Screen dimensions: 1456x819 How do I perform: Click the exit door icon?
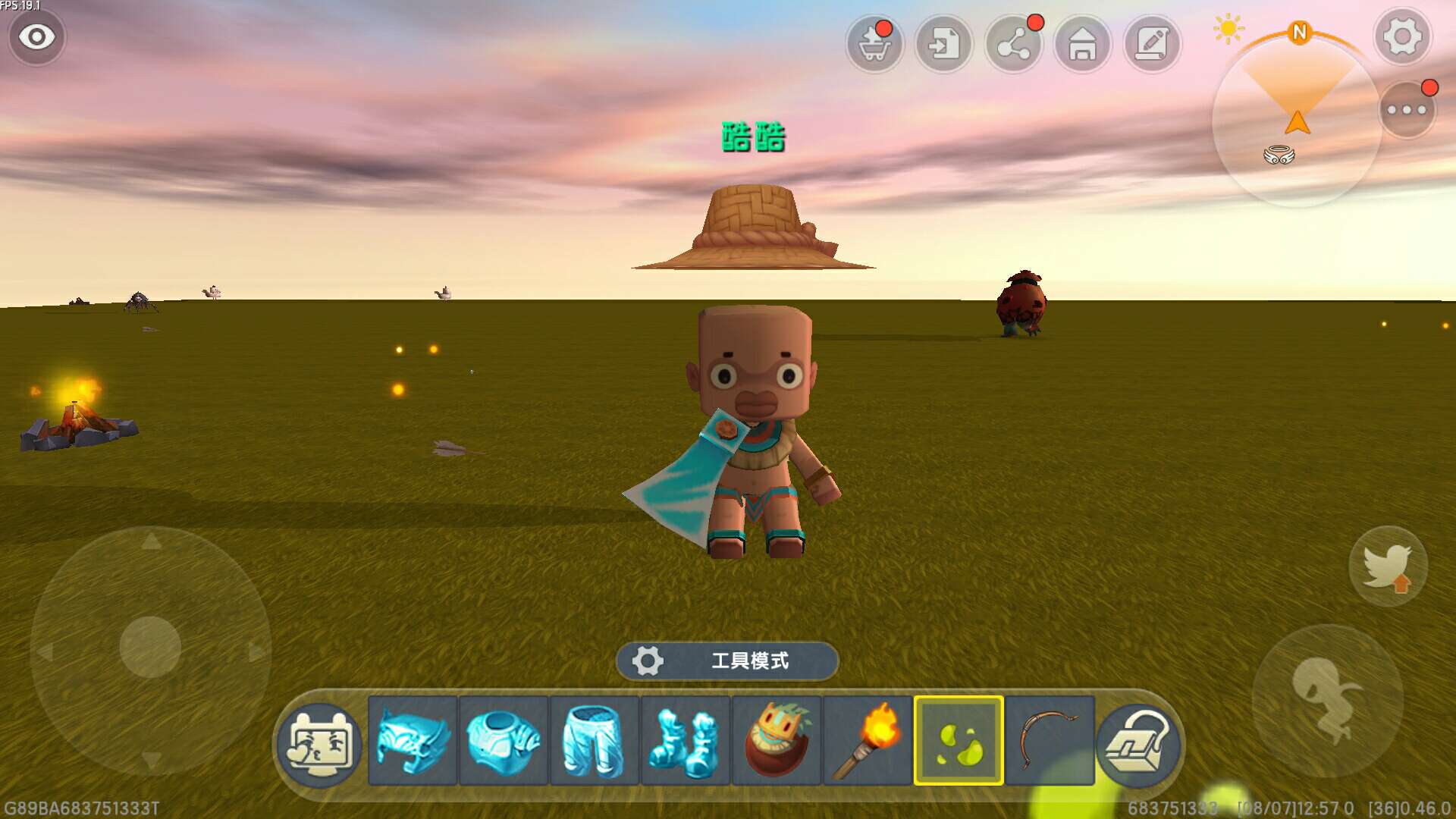(x=944, y=45)
